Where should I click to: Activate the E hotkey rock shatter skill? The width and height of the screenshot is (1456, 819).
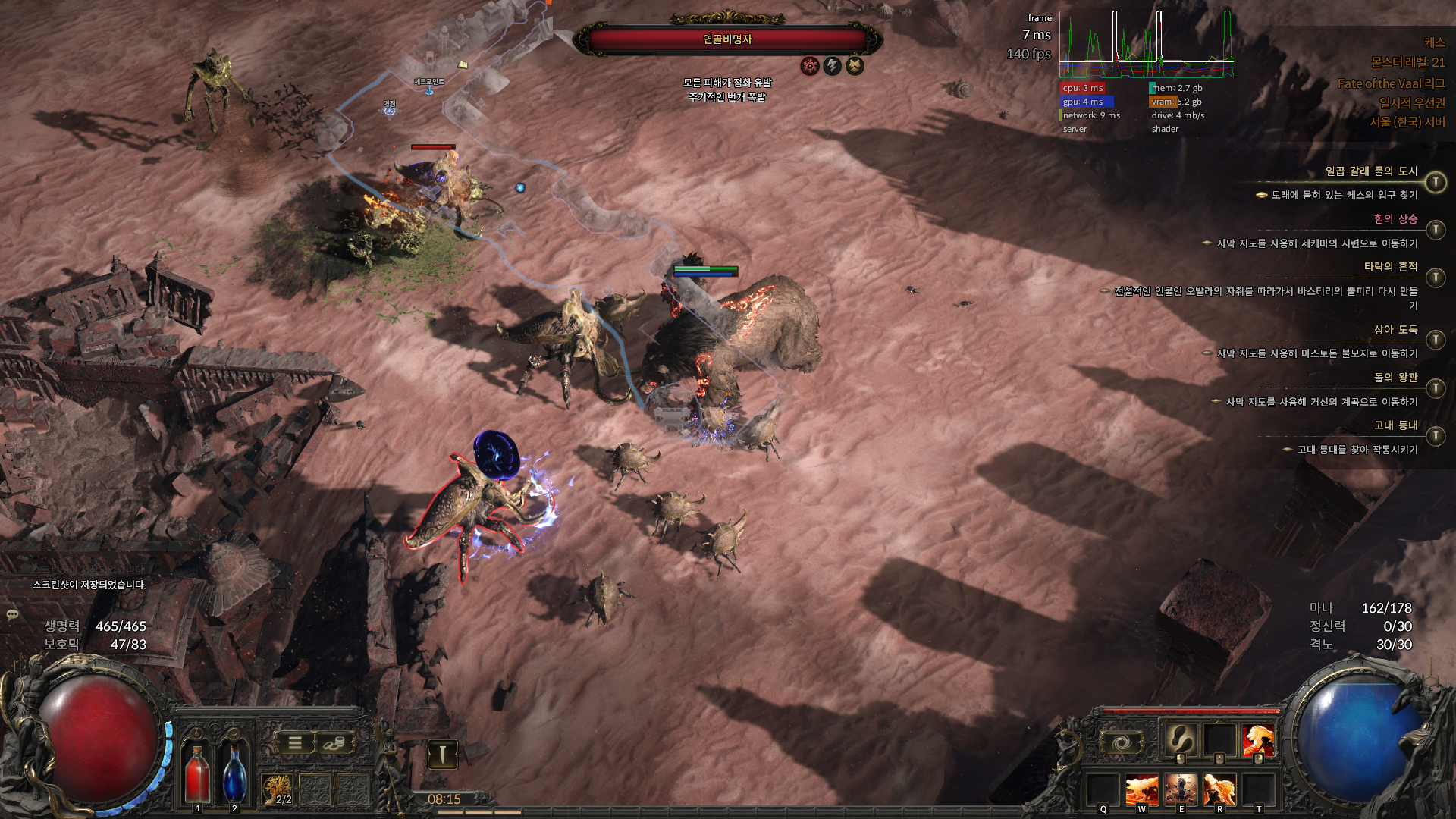(1181, 789)
